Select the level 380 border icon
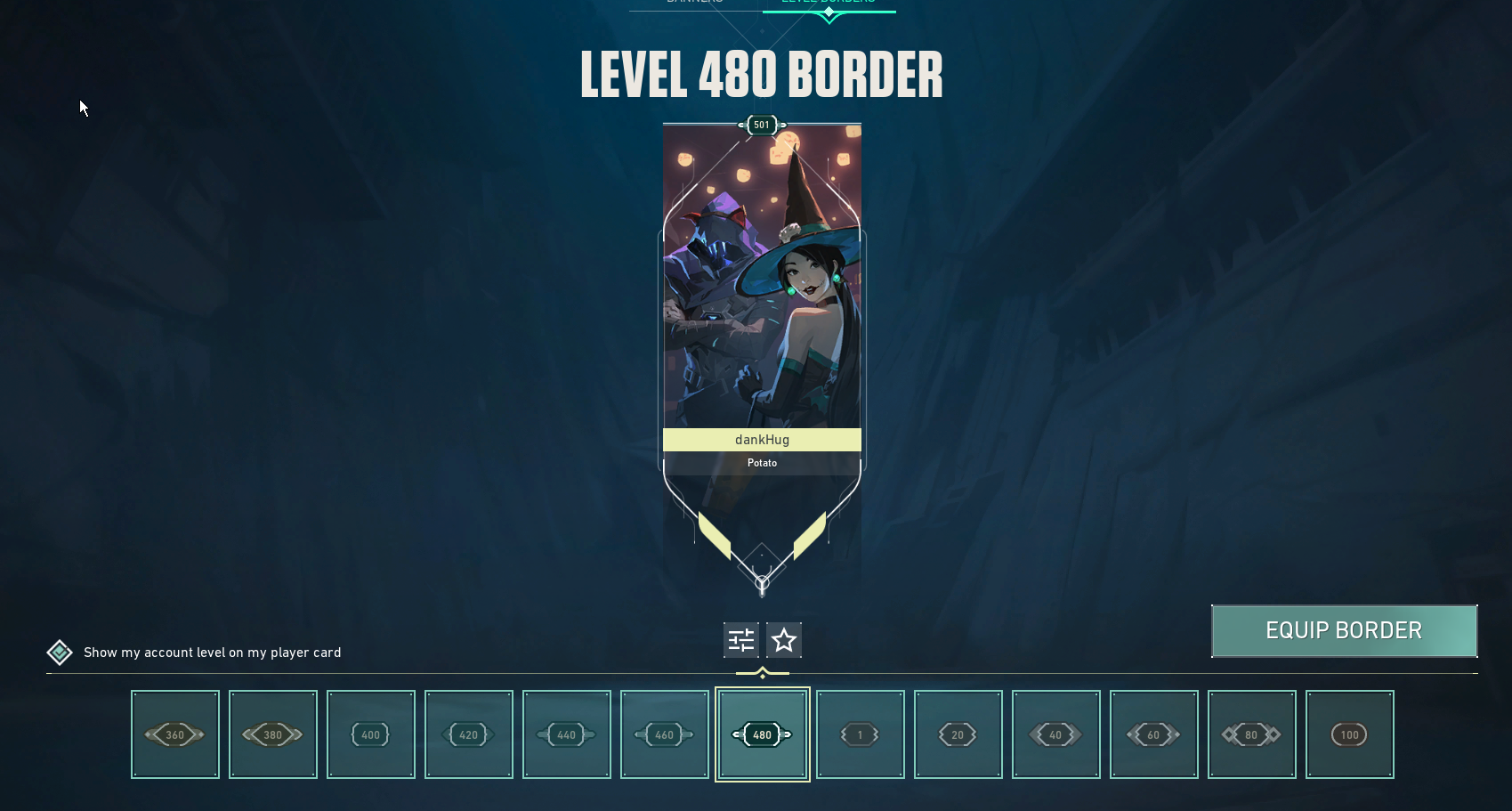Viewport: 1512px width, 811px height. 272,734
